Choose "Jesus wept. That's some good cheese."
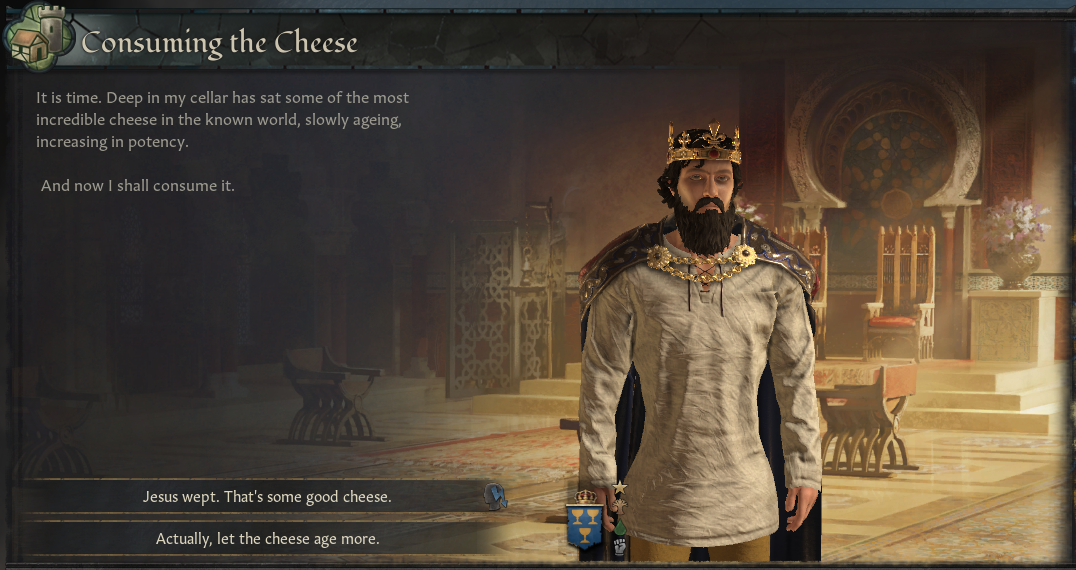1076x570 pixels. click(267, 496)
